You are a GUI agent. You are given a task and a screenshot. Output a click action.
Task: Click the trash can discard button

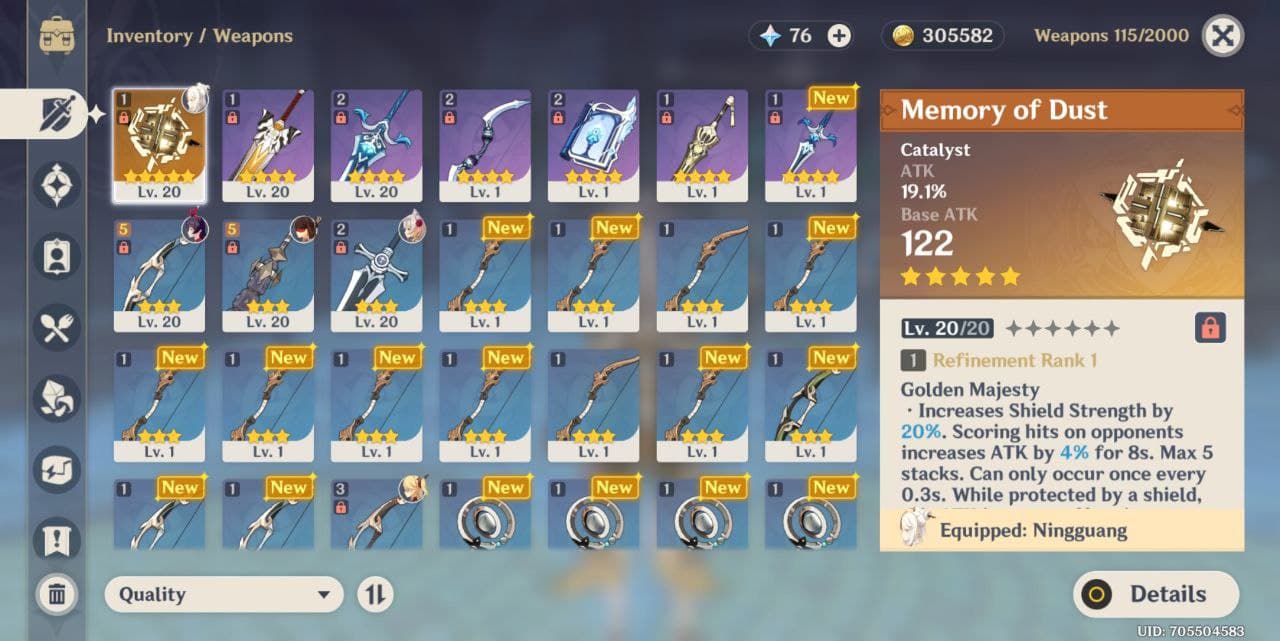57,595
